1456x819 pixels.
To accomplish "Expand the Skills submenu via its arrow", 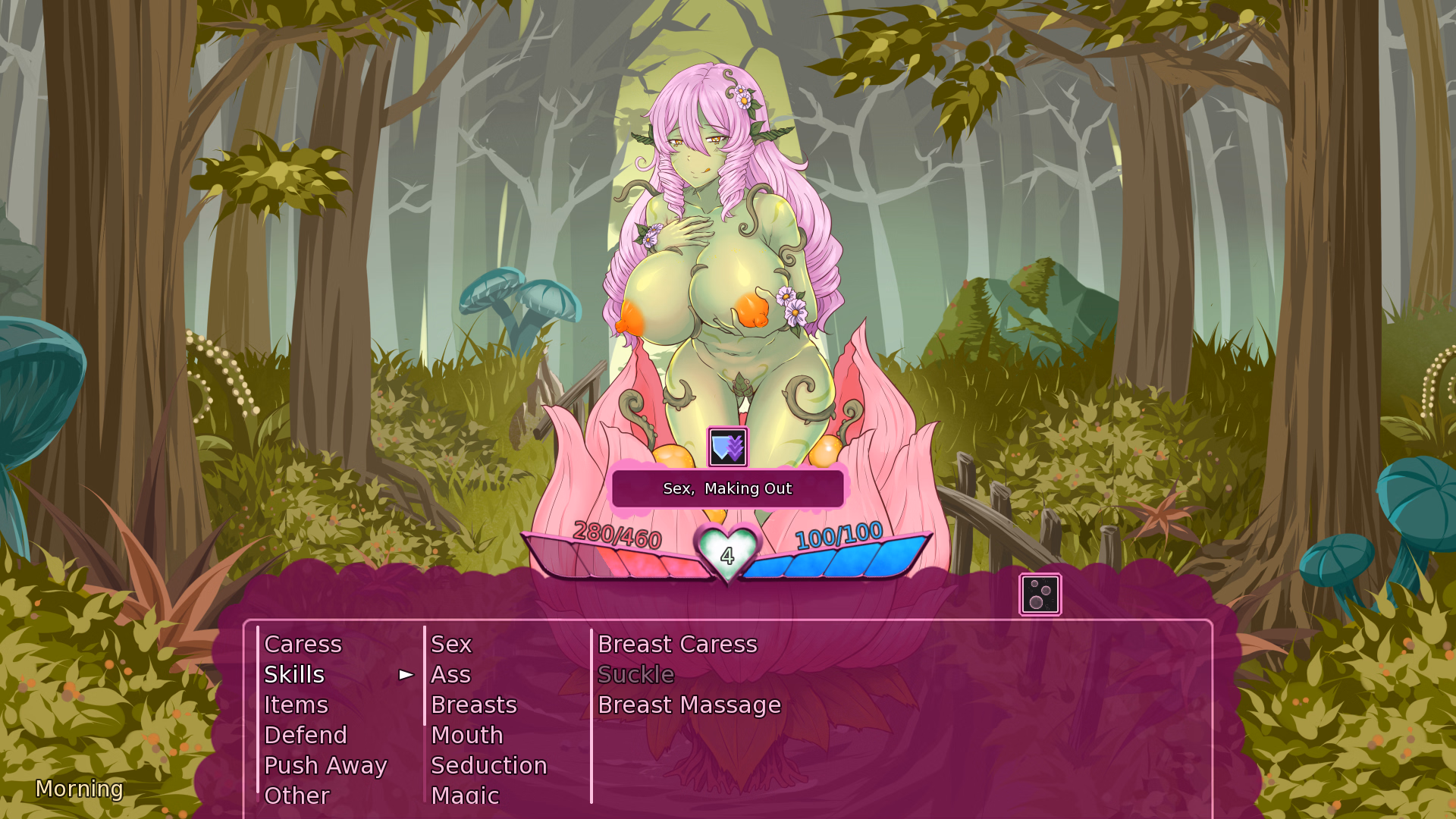I will pyautogui.click(x=404, y=674).
